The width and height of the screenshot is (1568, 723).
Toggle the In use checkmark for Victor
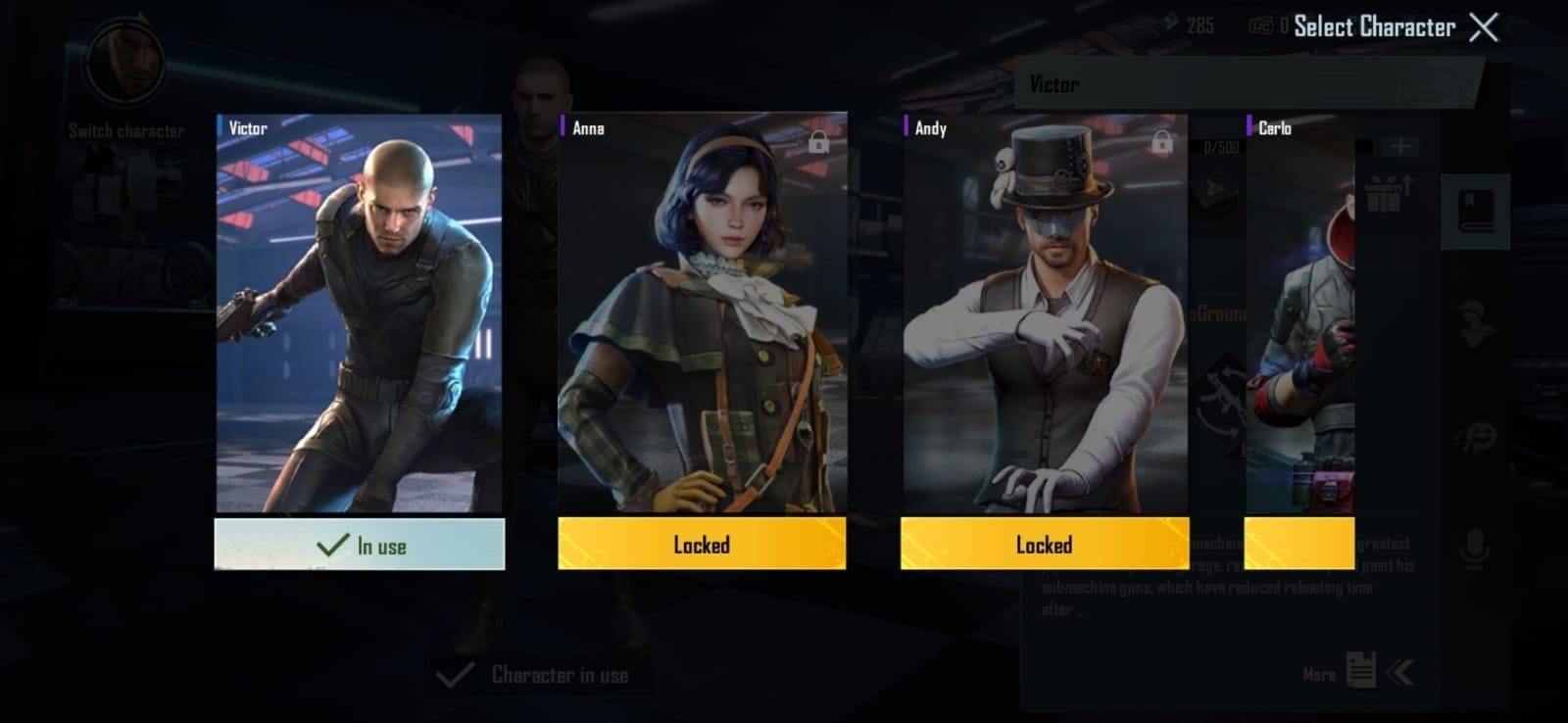pos(360,544)
